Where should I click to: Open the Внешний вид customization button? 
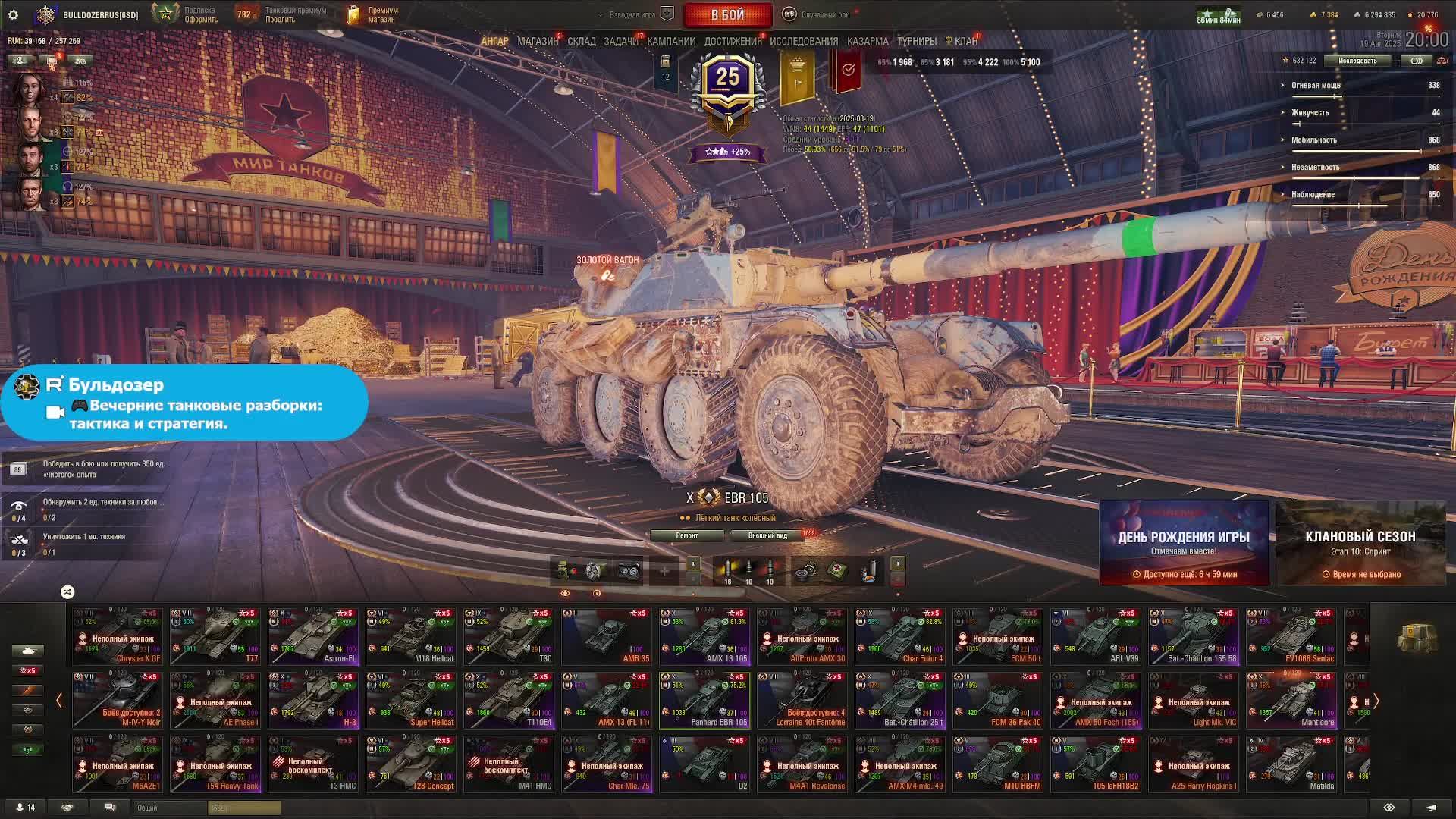(x=767, y=535)
